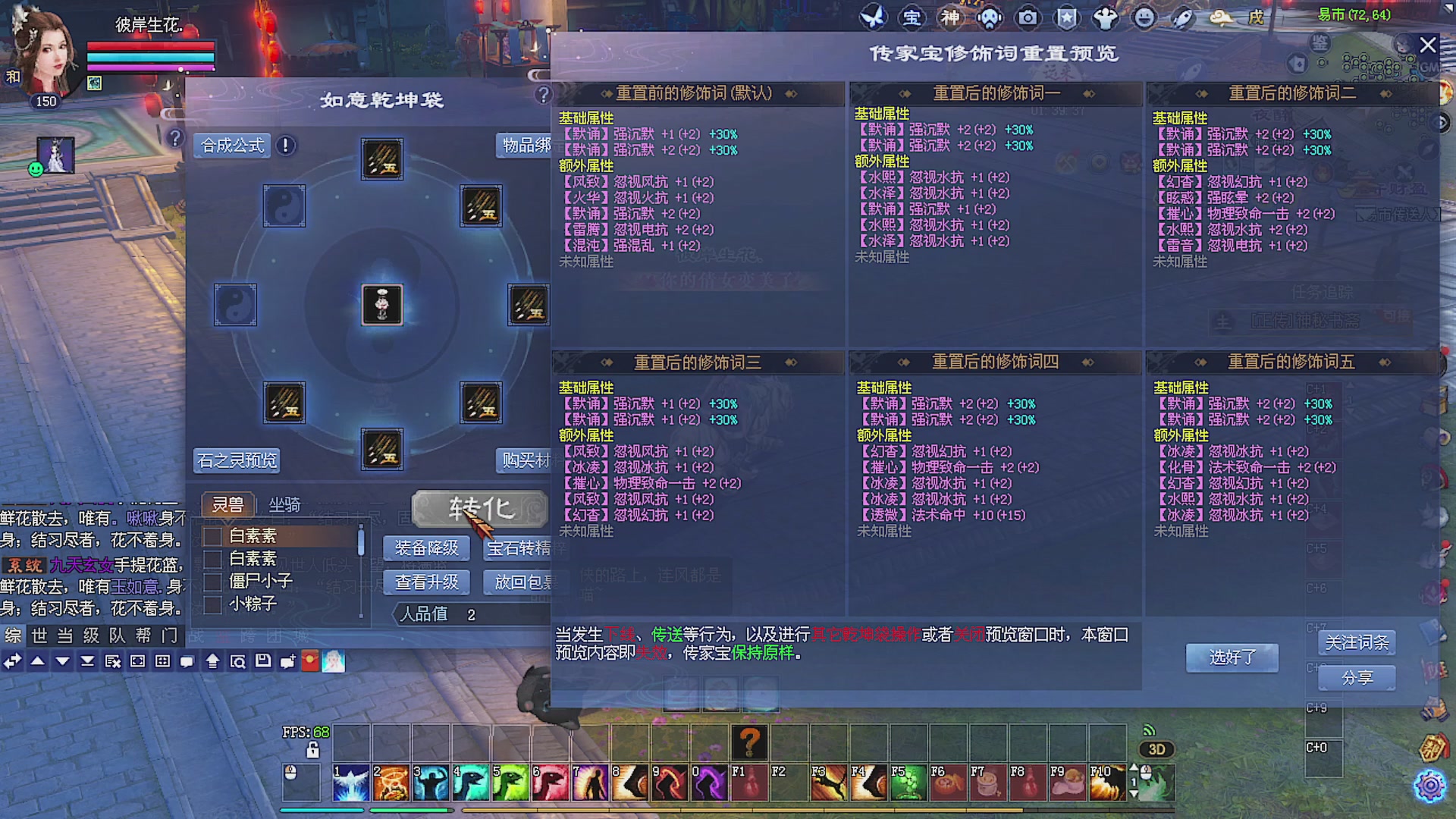Viewport: 1456px width, 819px height.
Task: Enable the 小粽子 checkbox
Action: tap(213, 604)
